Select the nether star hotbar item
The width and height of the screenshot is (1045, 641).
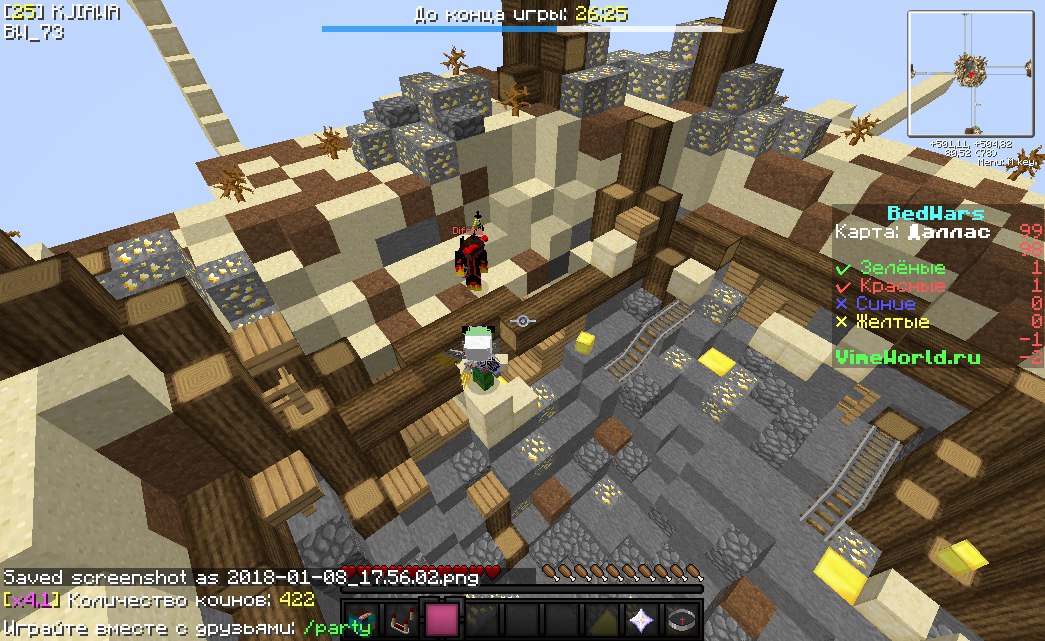coord(640,620)
